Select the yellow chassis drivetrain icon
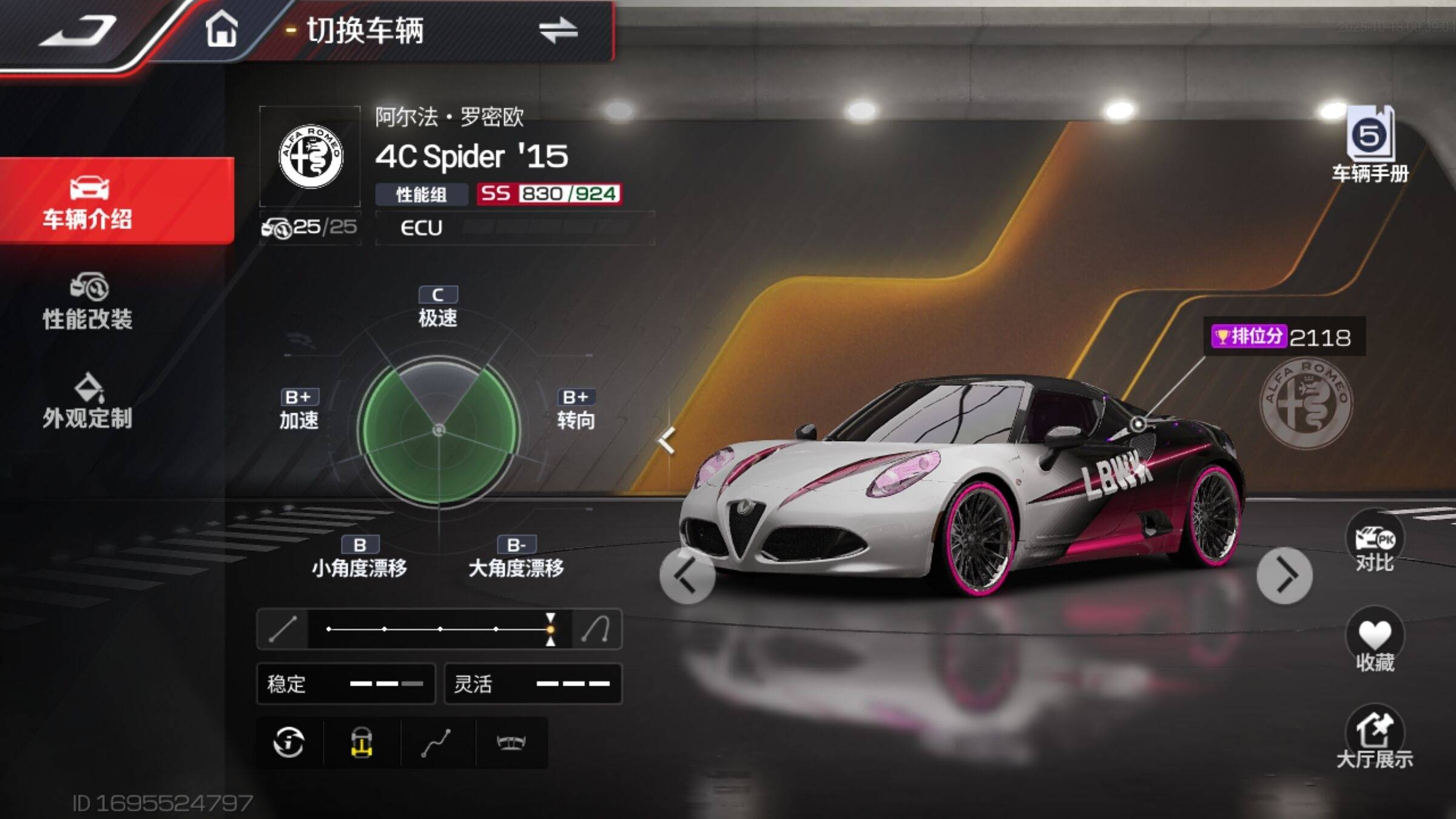 tap(362, 743)
